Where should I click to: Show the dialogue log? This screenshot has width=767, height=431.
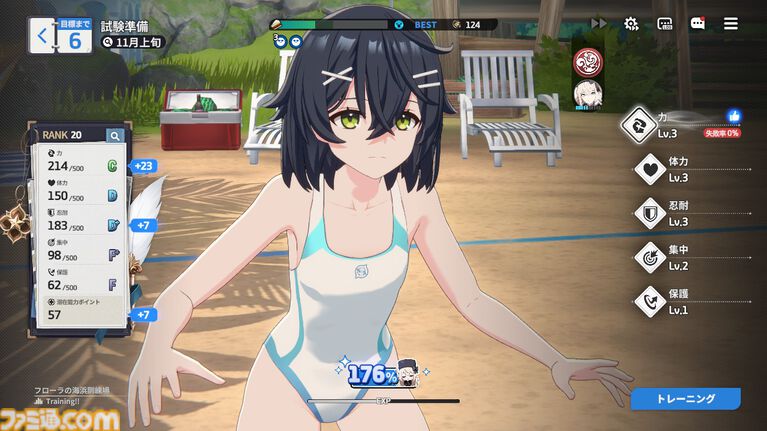(x=664, y=23)
